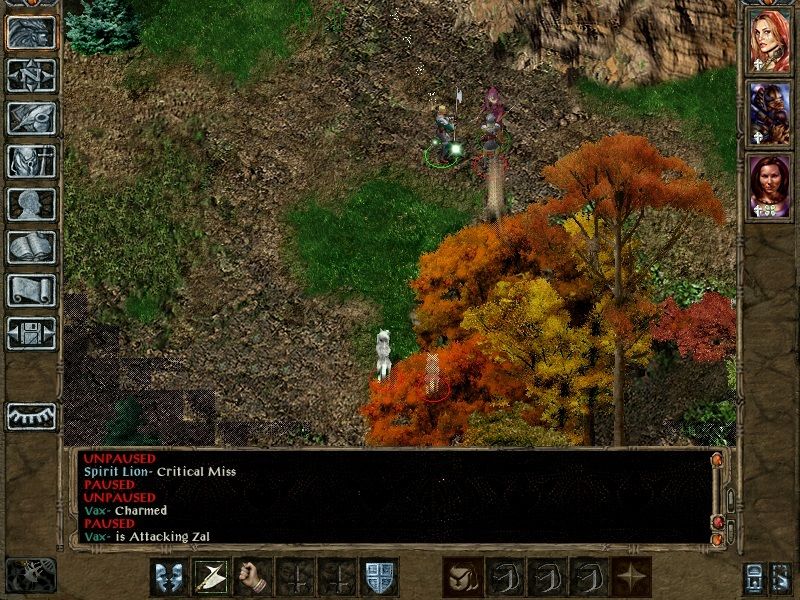Click the clock icon in the bottom-left corner

pos(31,575)
